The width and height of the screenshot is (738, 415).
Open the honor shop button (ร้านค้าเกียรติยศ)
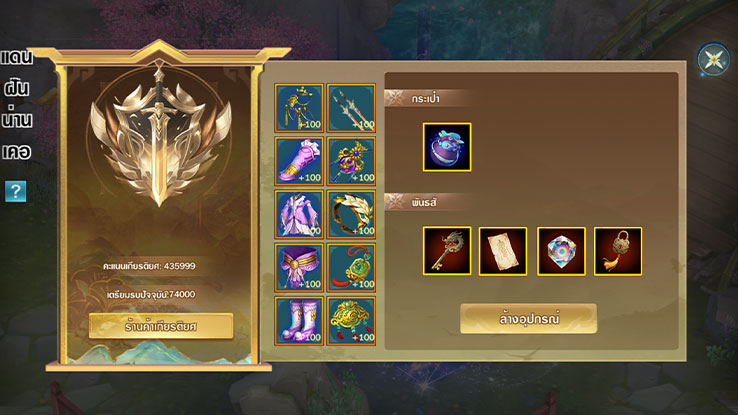click(161, 325)
